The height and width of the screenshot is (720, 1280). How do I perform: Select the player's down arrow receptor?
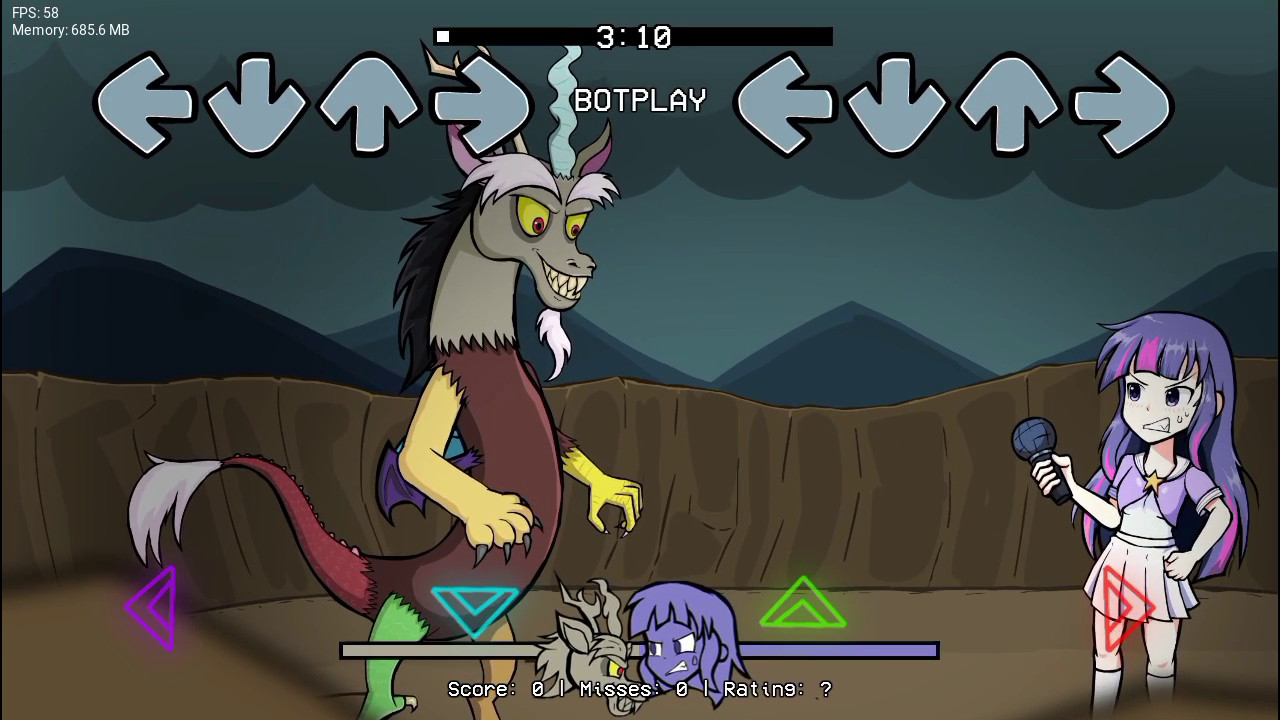coord(898,104)
